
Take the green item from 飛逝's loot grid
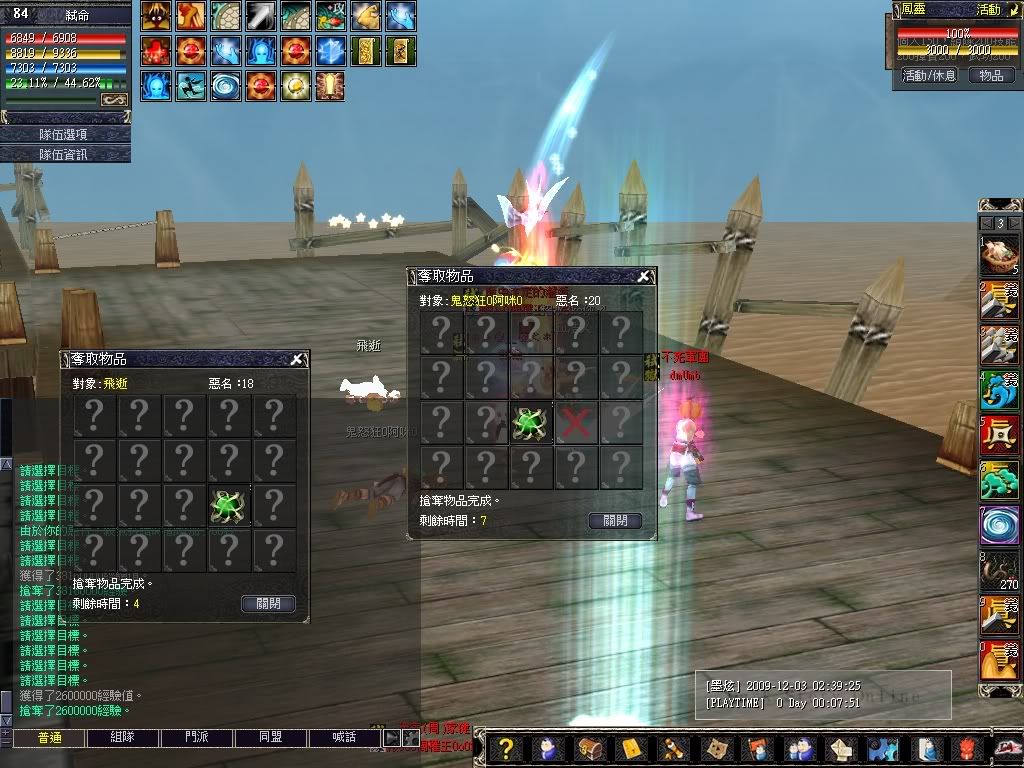229,507
